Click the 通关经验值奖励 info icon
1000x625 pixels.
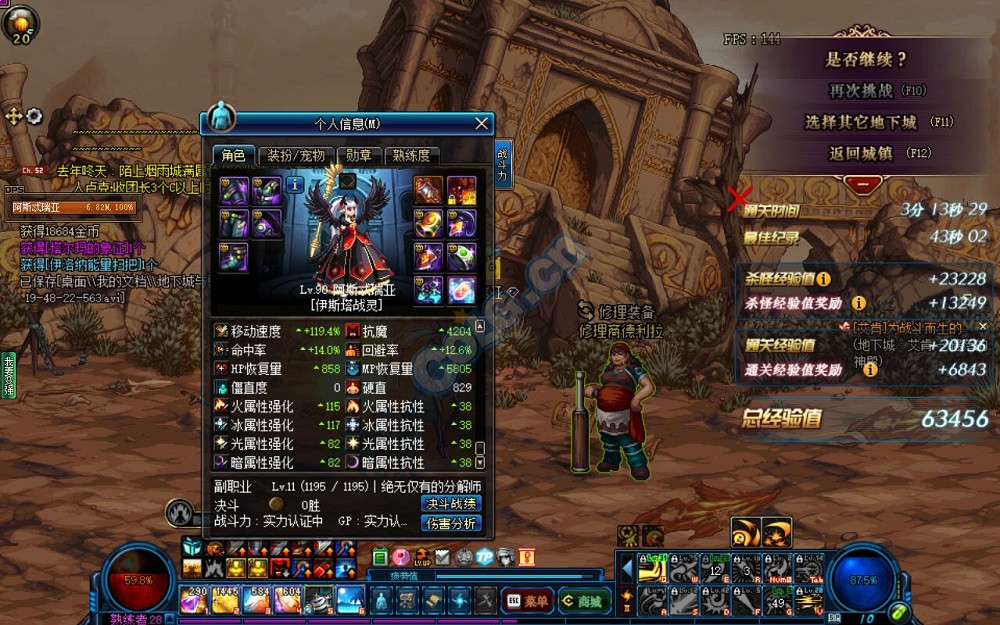click(870, 370)
